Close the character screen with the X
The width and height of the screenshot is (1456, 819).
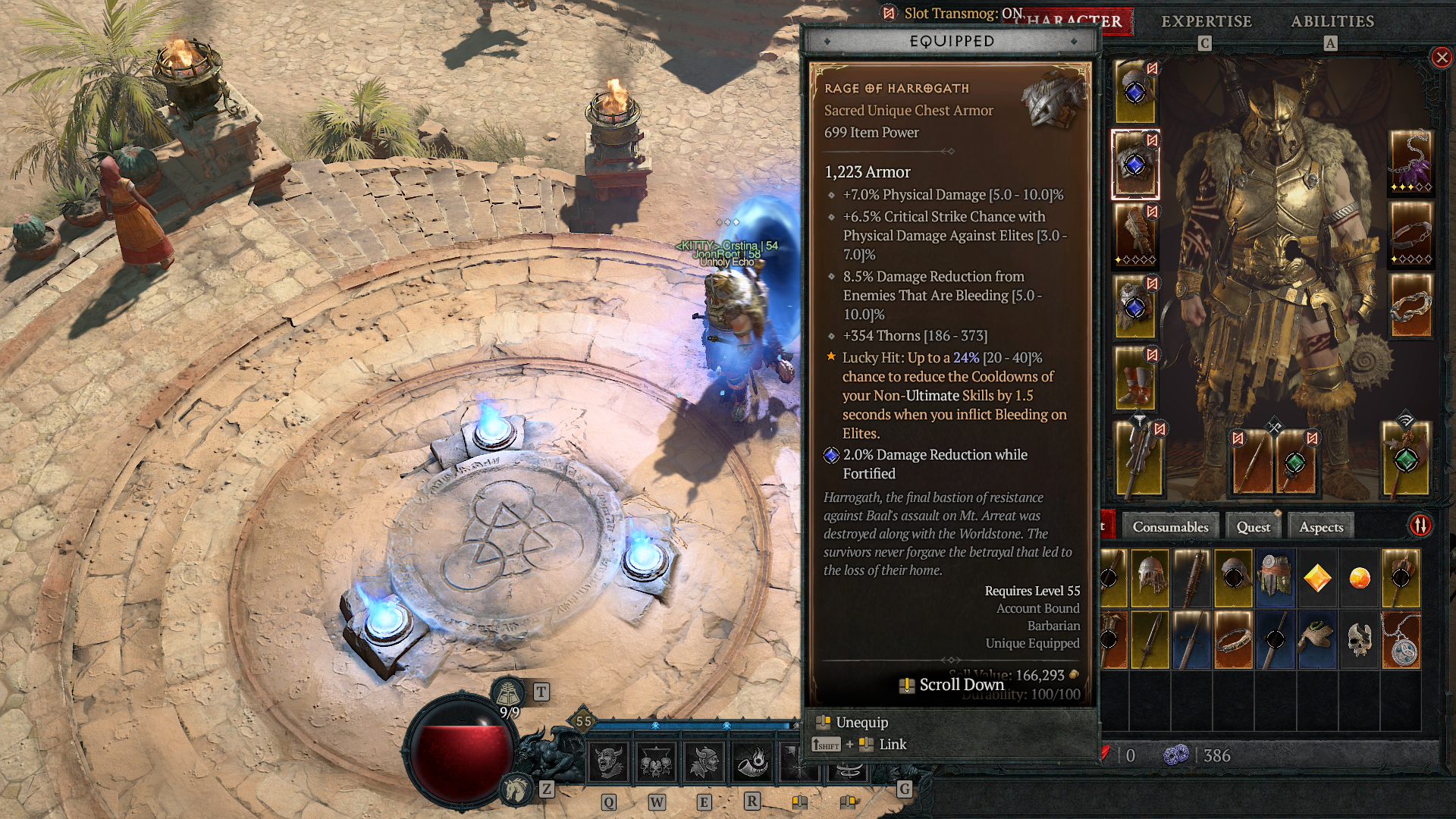(x=1440, y=58)
